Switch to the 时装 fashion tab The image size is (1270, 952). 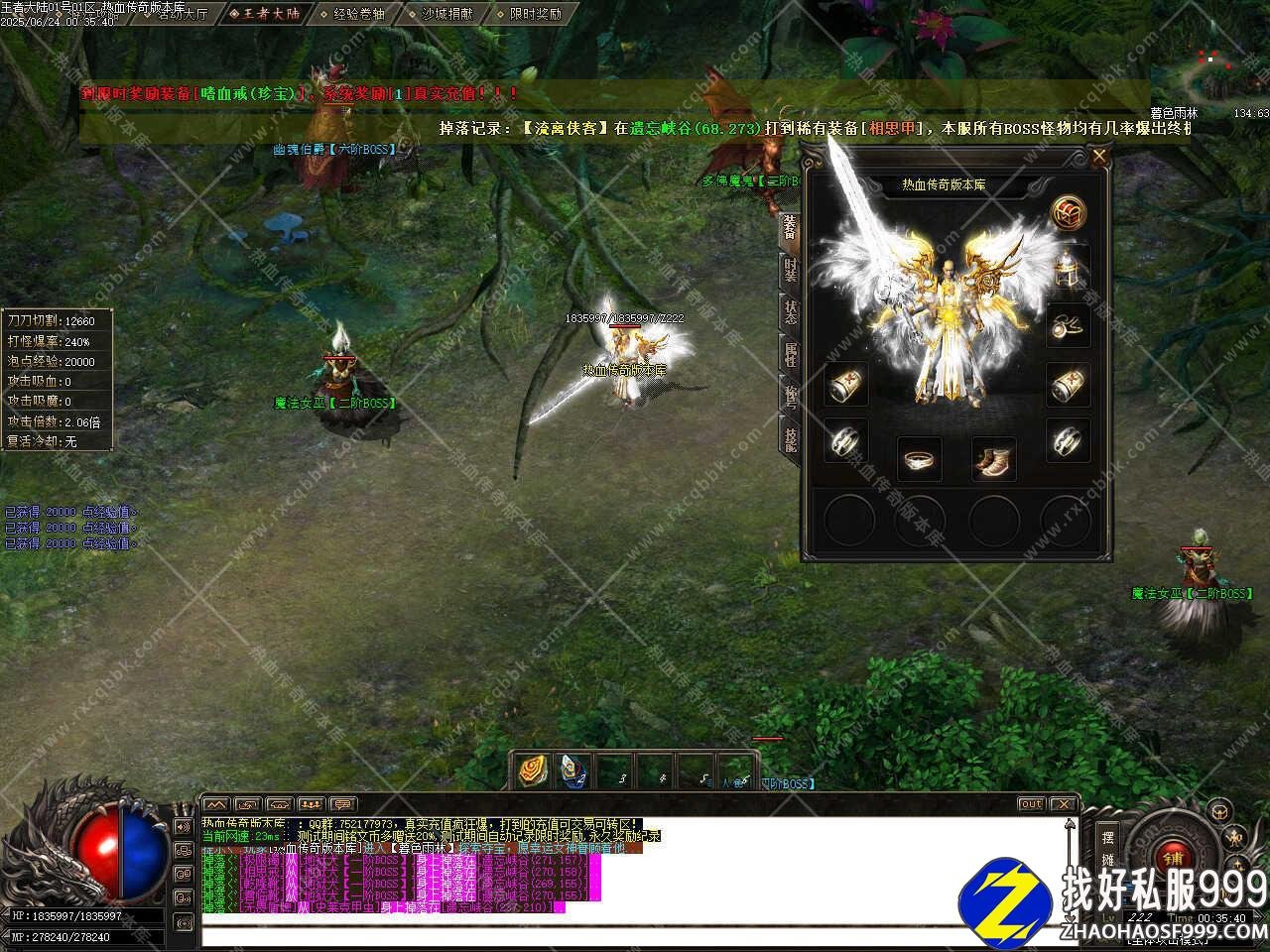point(790,269)
